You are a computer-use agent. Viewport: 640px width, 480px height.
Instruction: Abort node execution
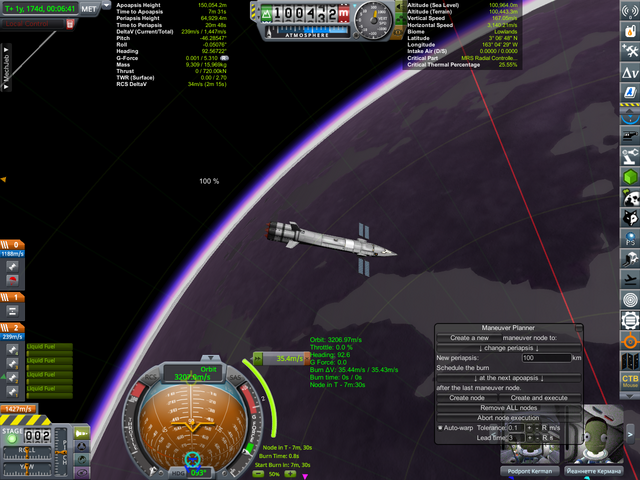coord(509,418)
